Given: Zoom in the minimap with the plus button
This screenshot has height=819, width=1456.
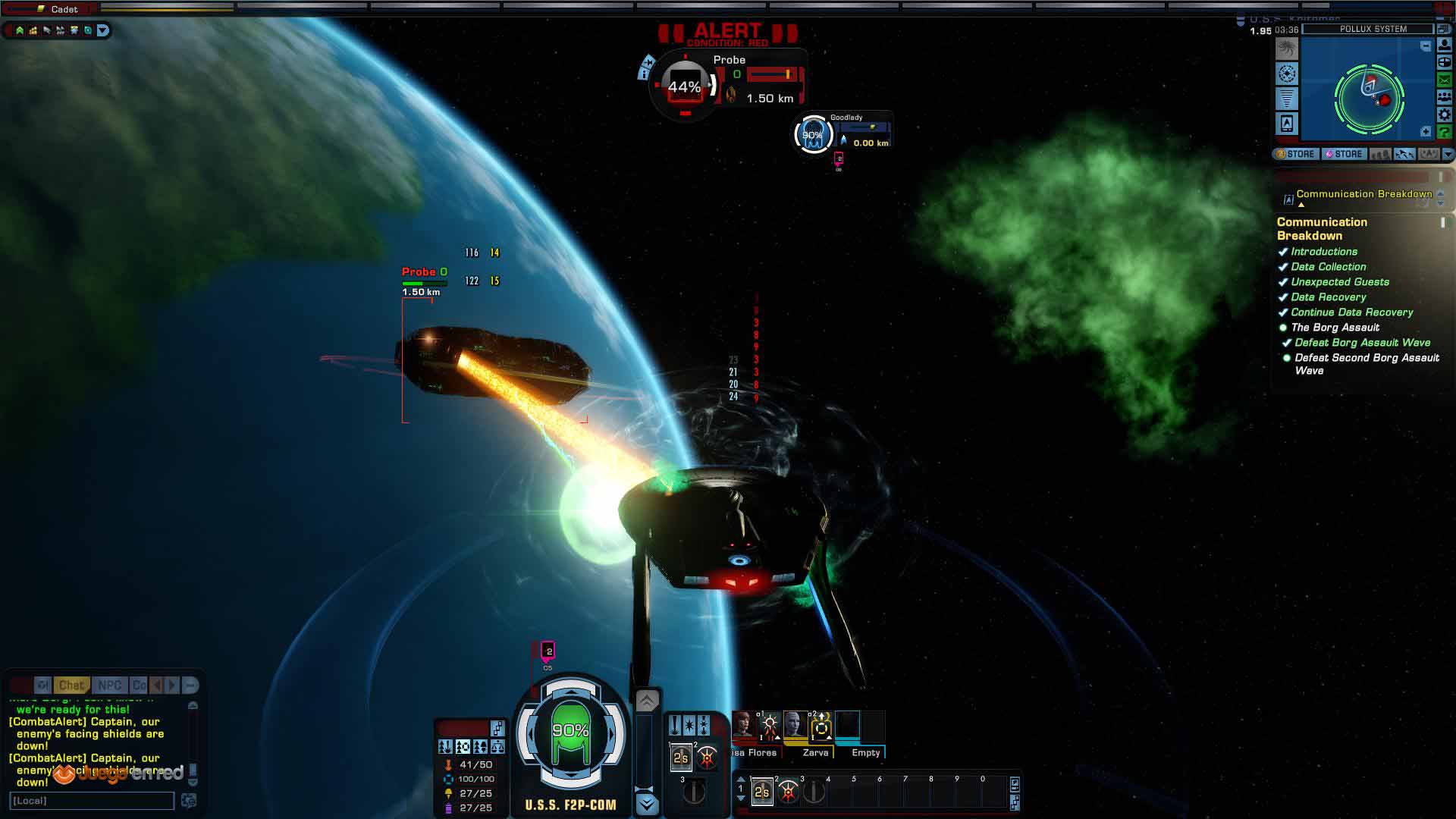Looking at the screenshot, I should click(x=1426, y=132).
